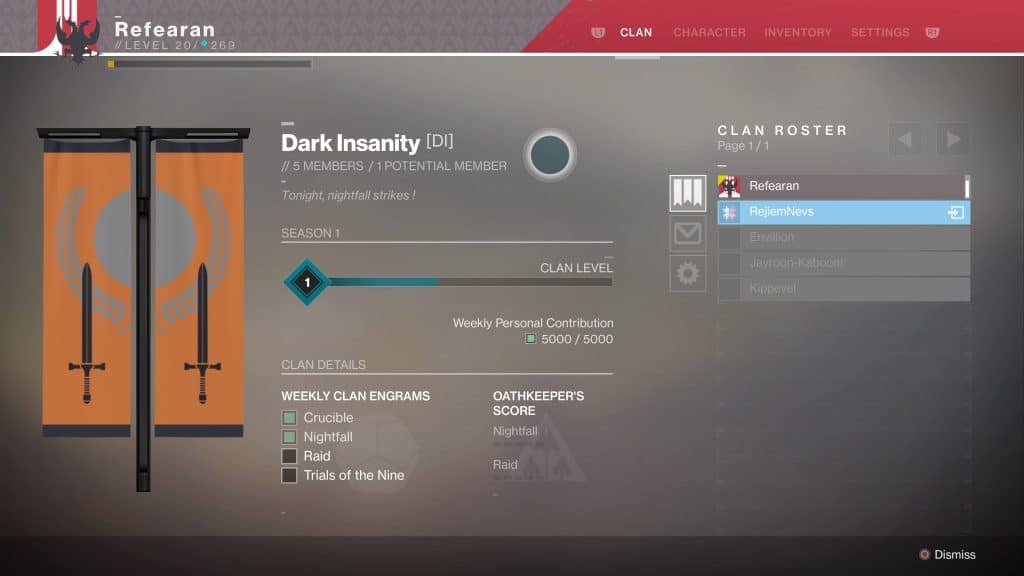Open the Character tab

[709, 33]
